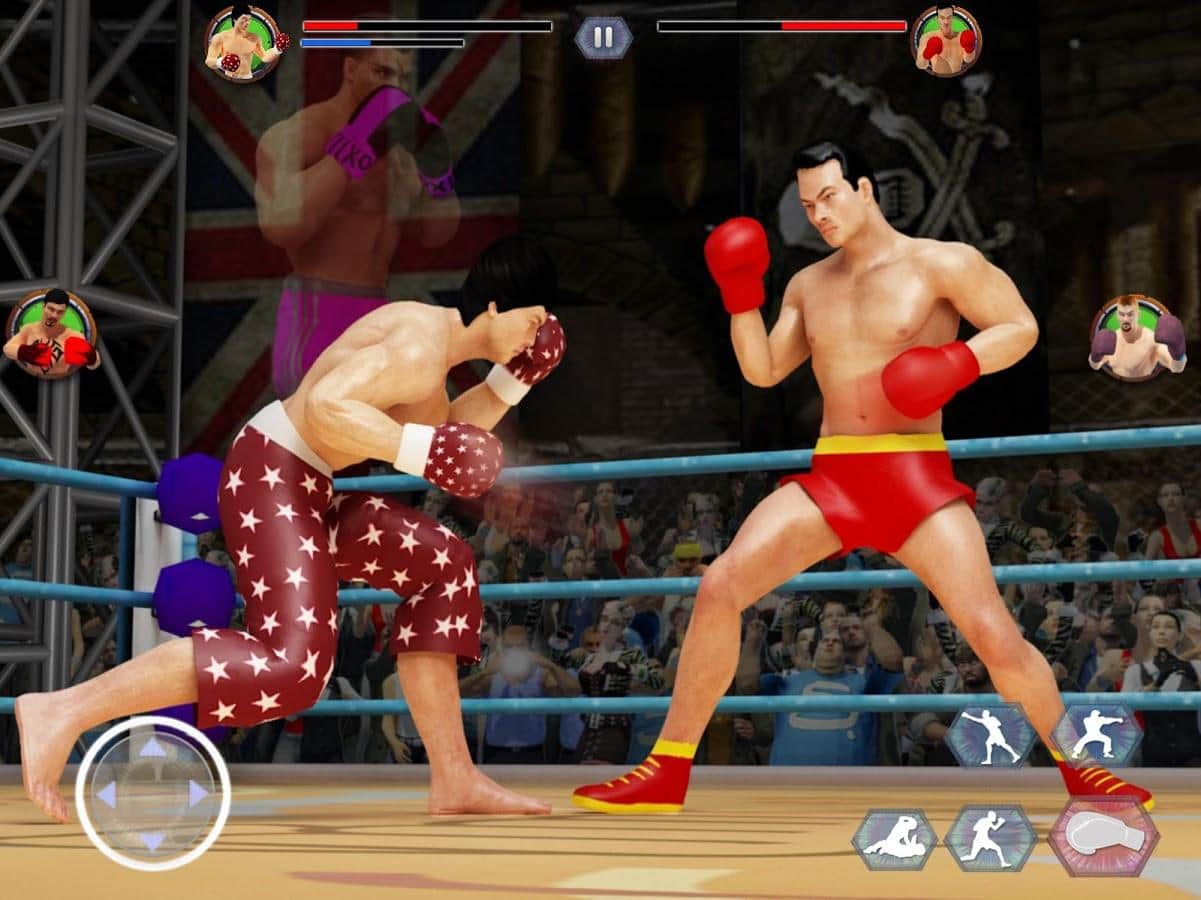1201x900 pixels.
Task: Tap the joystick's right arrow
Action: 199,794
